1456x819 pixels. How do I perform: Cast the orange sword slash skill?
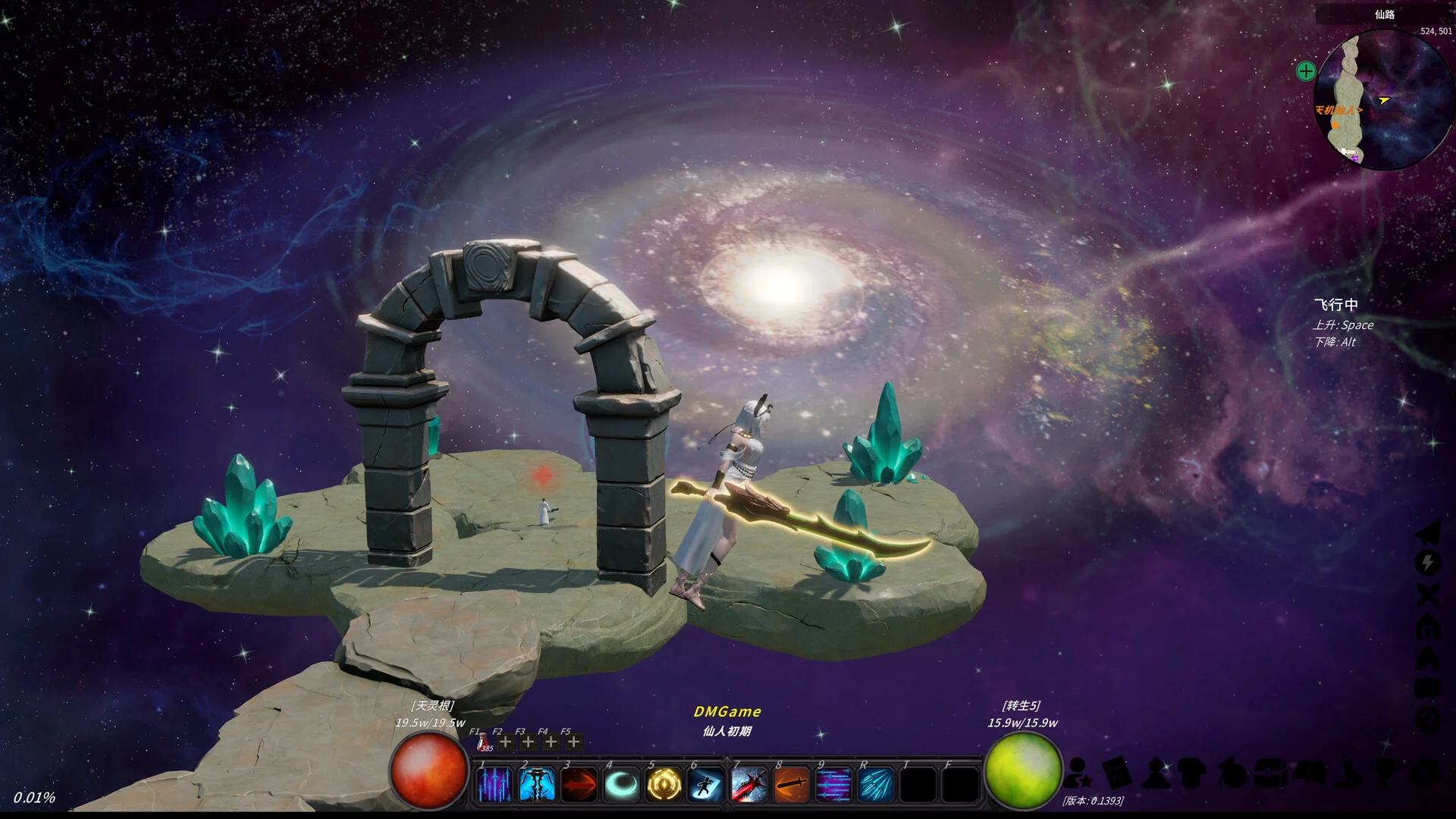point(791,784)
